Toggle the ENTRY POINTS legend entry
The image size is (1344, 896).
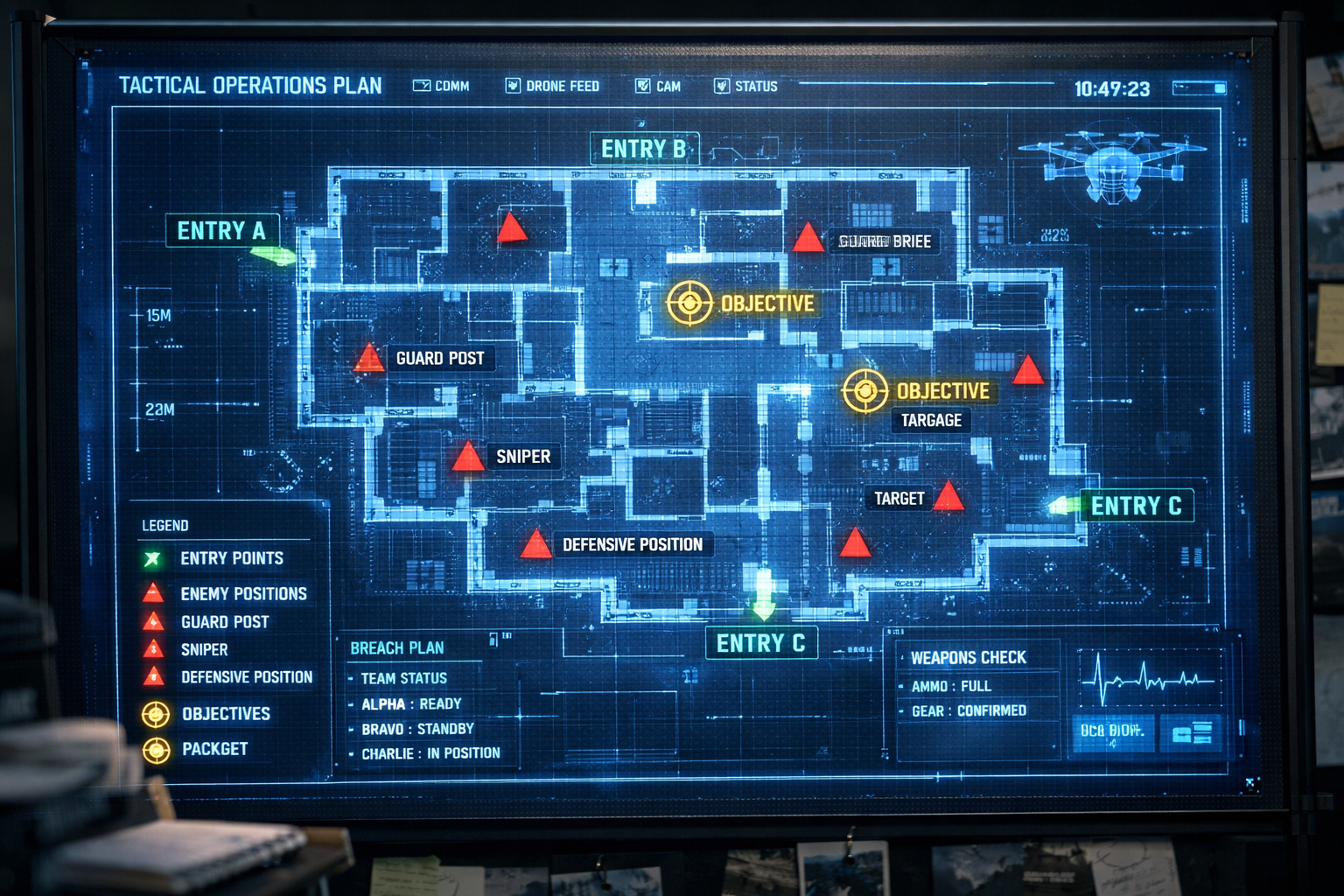click(x=231, y=558)
